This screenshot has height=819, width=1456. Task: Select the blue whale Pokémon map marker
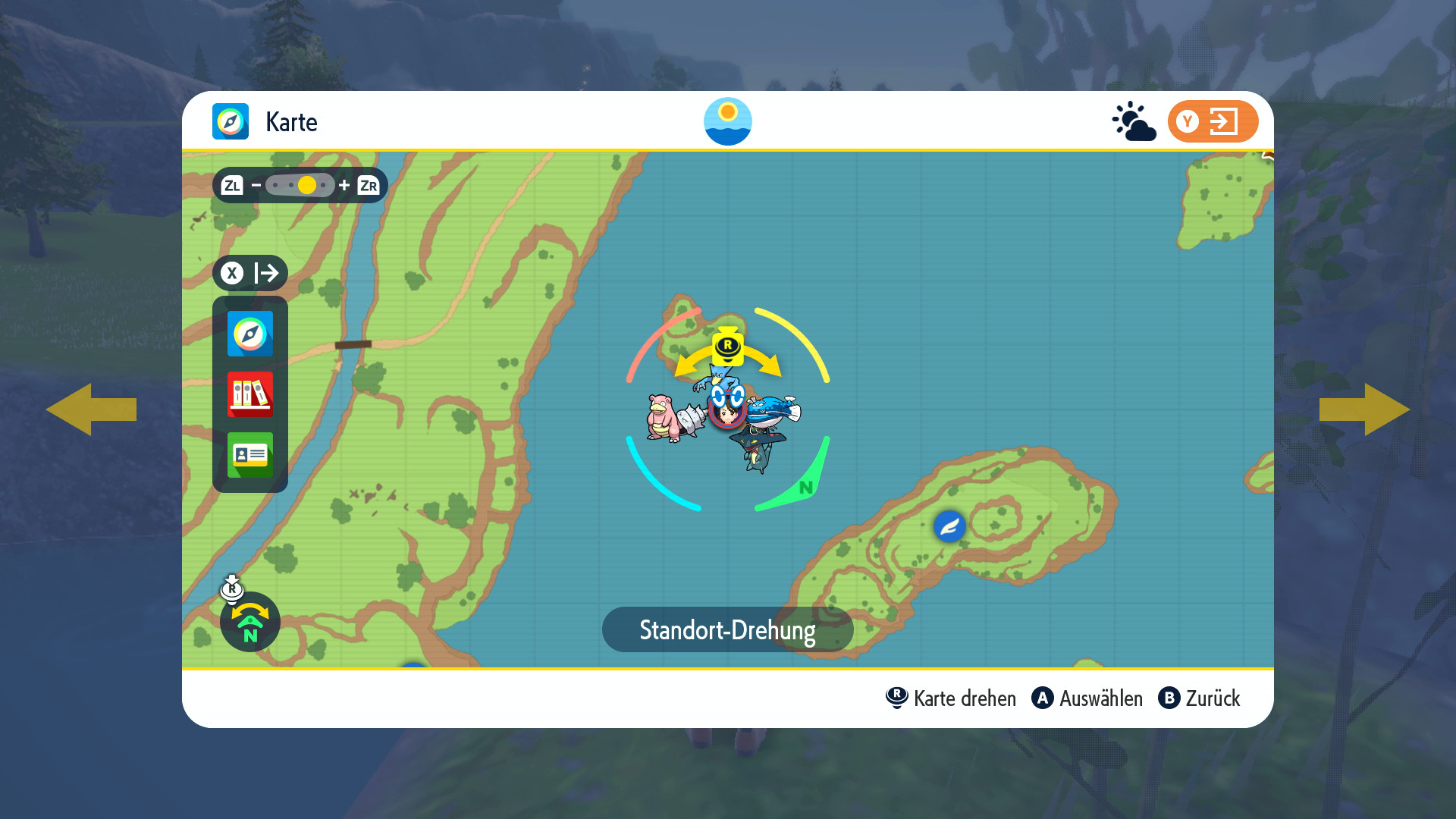[773, 411]
